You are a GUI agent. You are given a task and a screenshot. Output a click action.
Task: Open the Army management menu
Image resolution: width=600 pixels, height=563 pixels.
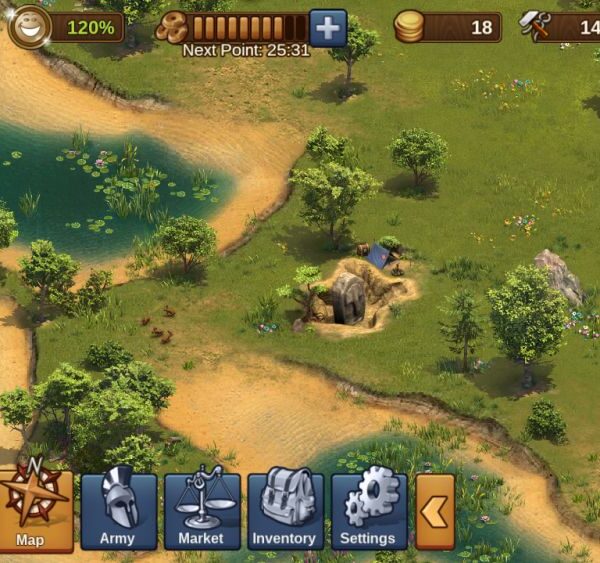(118, 511)
